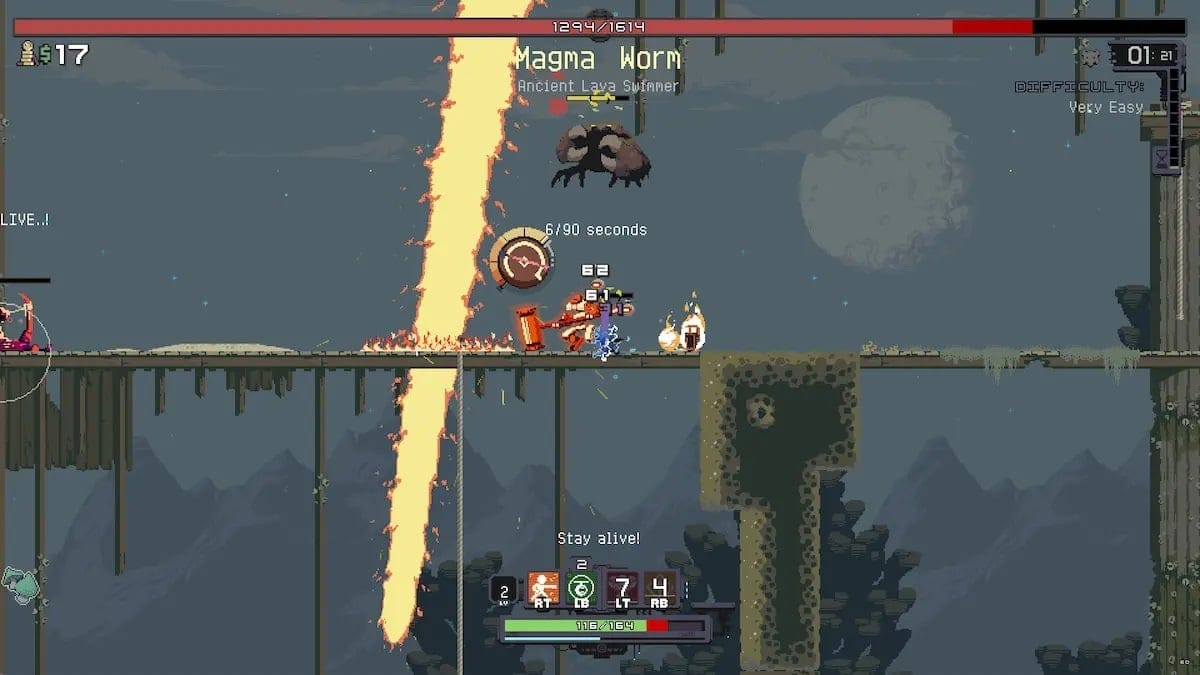Select the red skill showing cooldown 7
This screenshot has width=1200, height=675.
[x=622, y=587]
